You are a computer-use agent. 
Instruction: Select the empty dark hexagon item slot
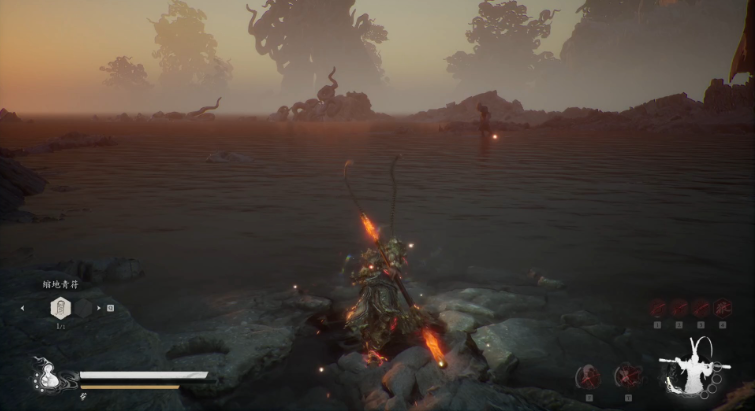(80, 308)
